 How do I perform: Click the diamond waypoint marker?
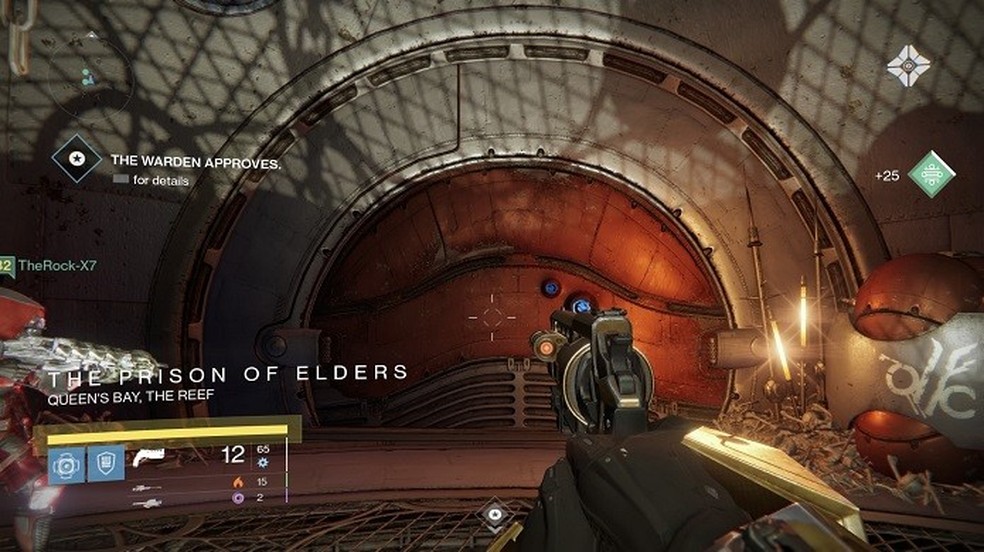tap(493, 514)
